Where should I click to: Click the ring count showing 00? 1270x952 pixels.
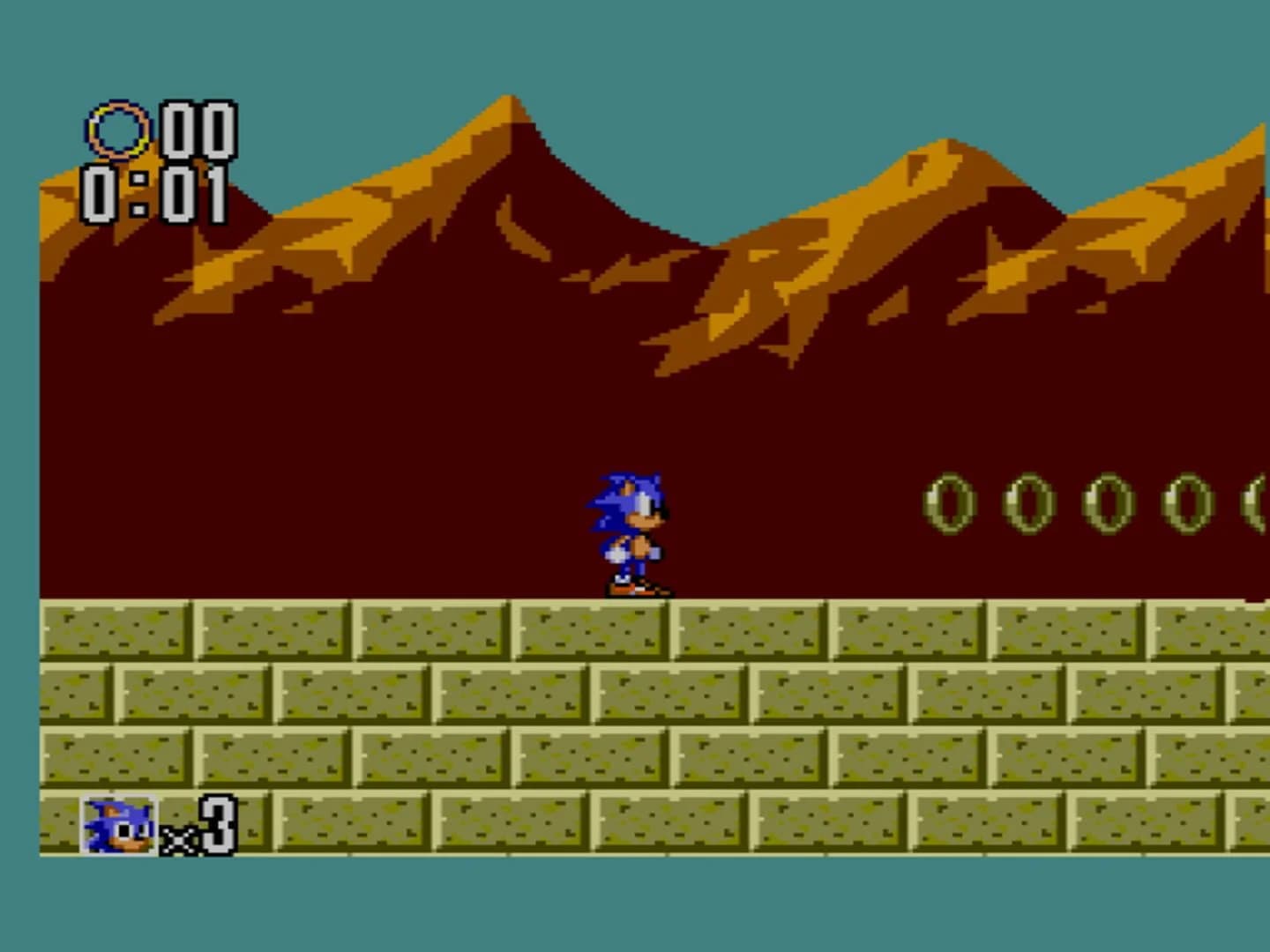click(198, 130)
